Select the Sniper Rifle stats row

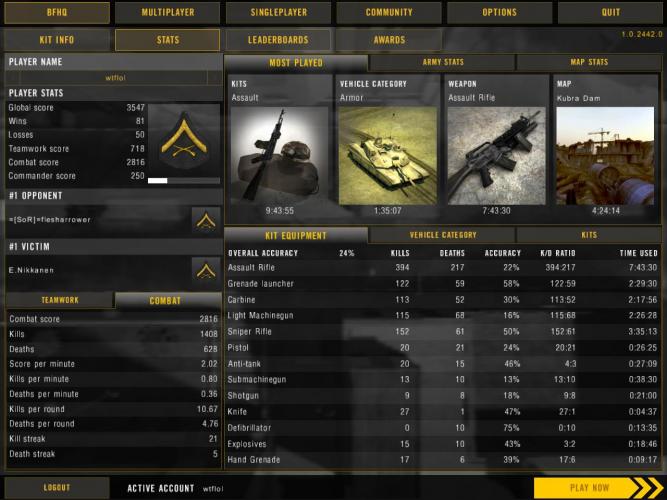[442, 330]
